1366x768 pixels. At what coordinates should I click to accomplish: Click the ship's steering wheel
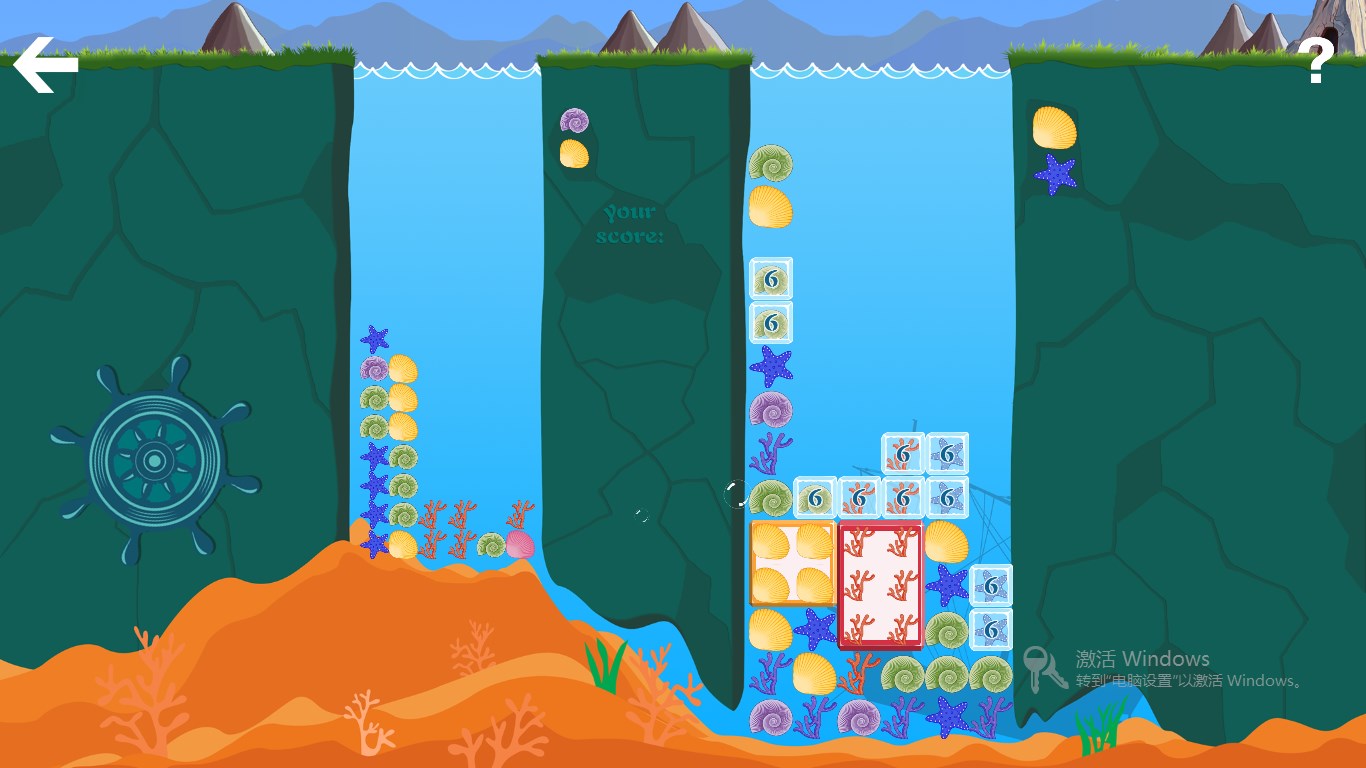tap(154, 461)
